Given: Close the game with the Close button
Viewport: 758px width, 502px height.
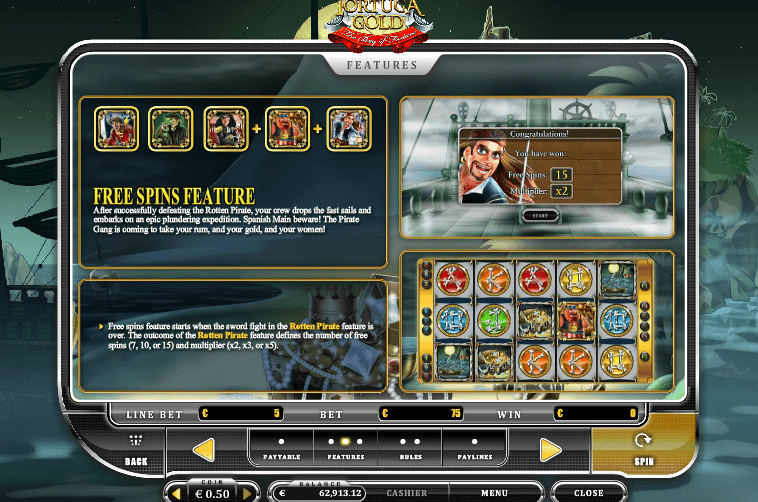Looking at the screenshot, I should coord(588,493).
